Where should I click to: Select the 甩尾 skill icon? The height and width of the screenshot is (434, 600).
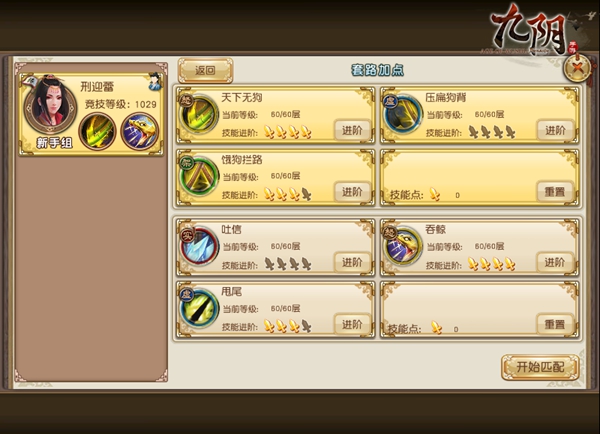198,310
